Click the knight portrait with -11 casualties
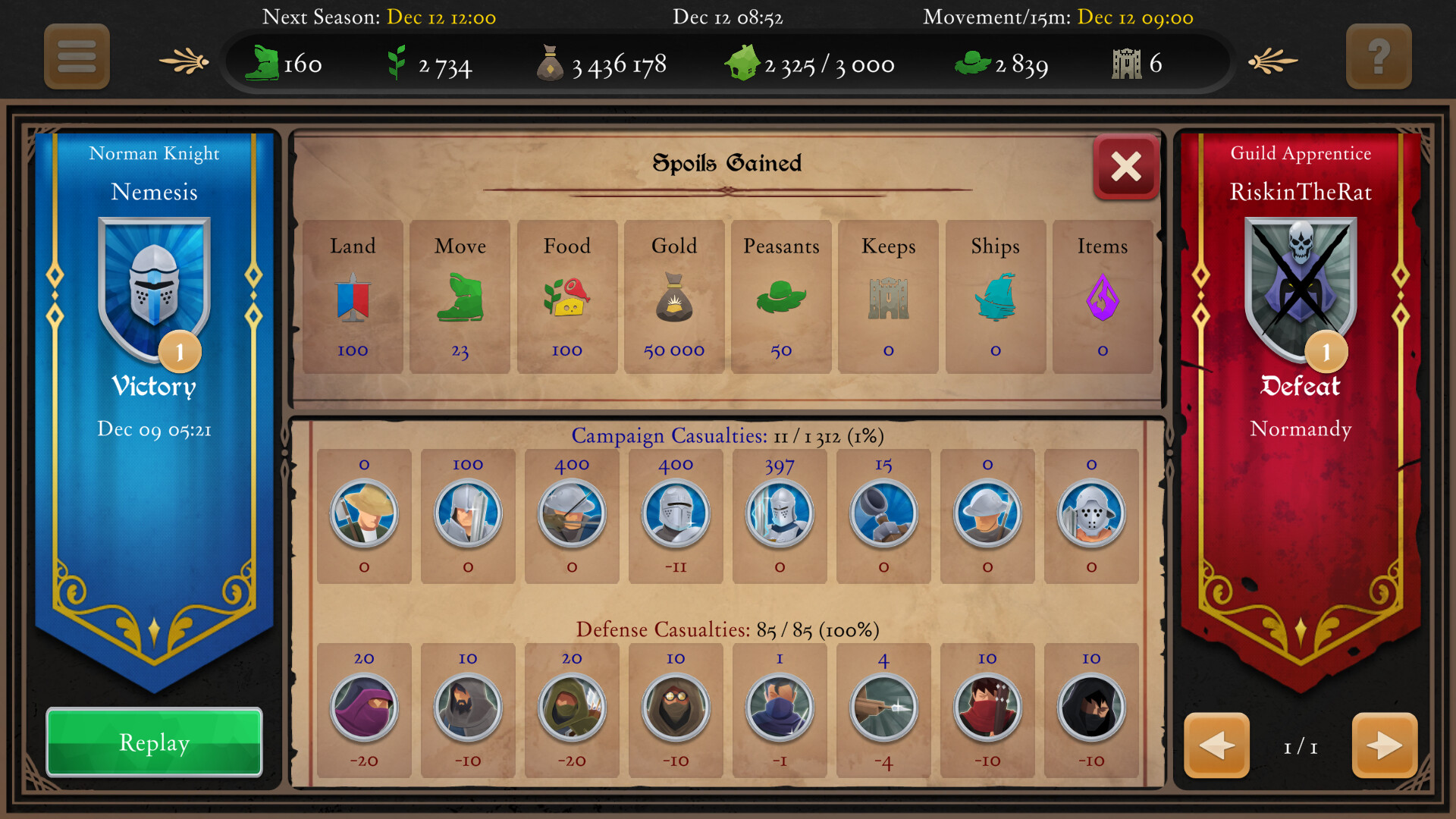 (676, 514)
